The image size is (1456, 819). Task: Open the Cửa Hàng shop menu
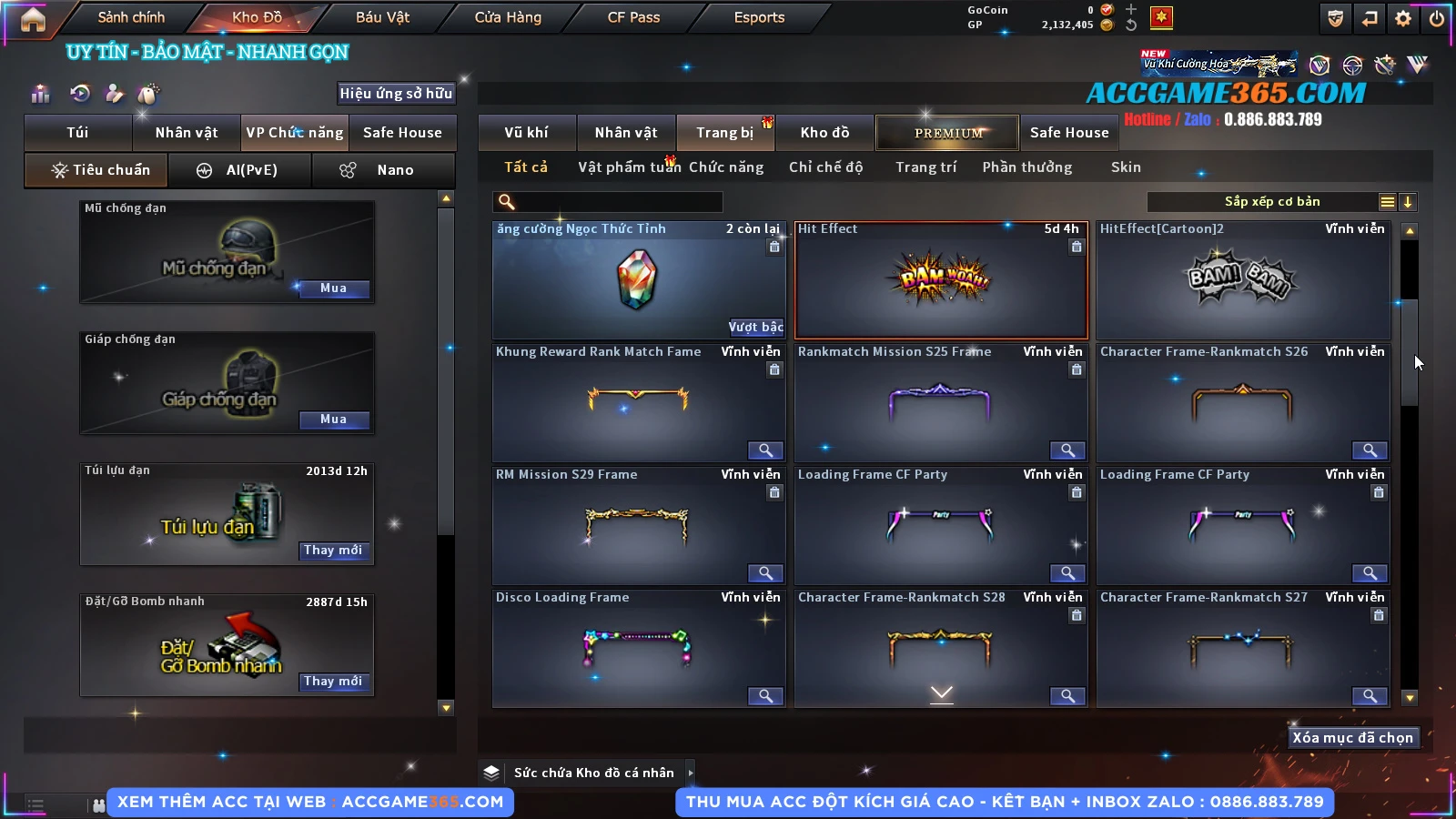(508, 17)
